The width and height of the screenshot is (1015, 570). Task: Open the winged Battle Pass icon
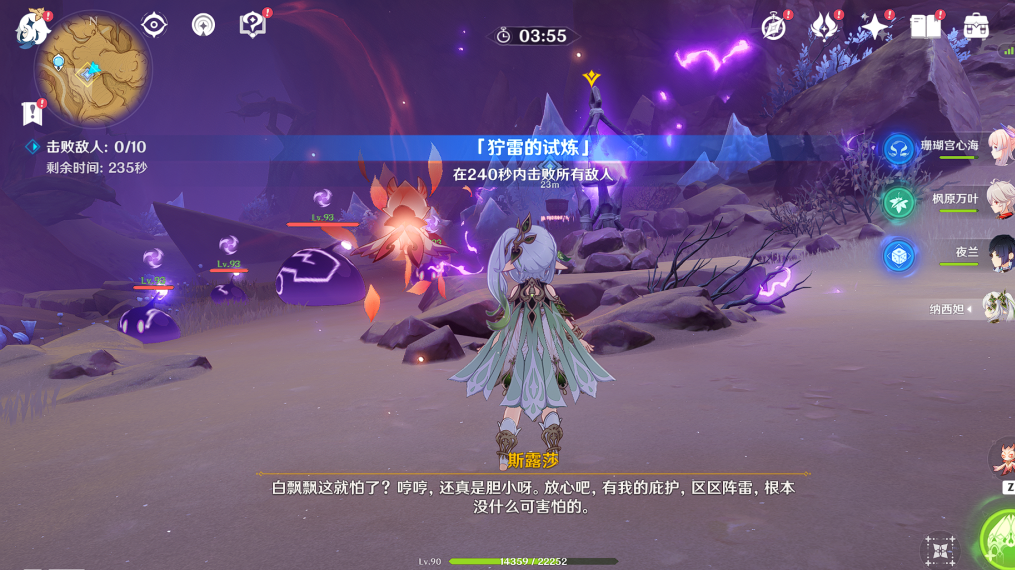[x=825, y=27]
